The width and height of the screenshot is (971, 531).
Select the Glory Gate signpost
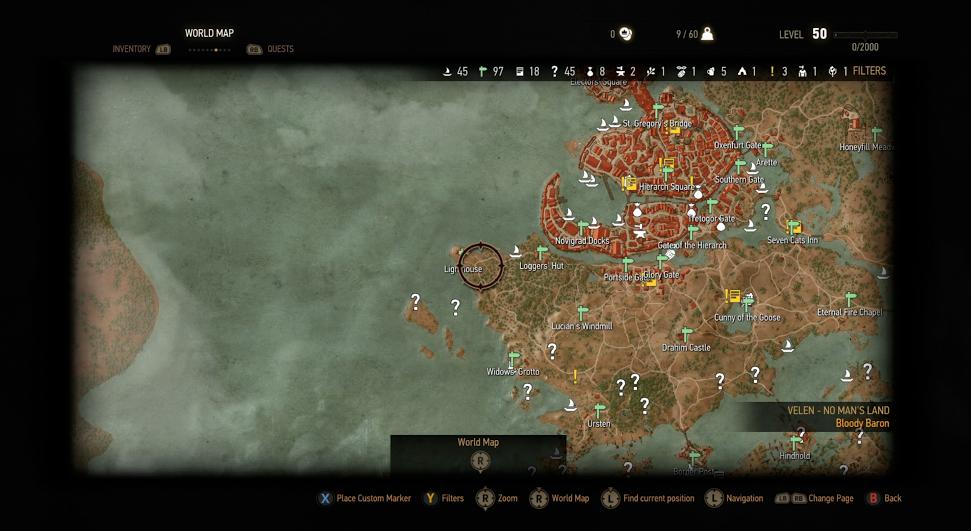click(x=661, y=262)
